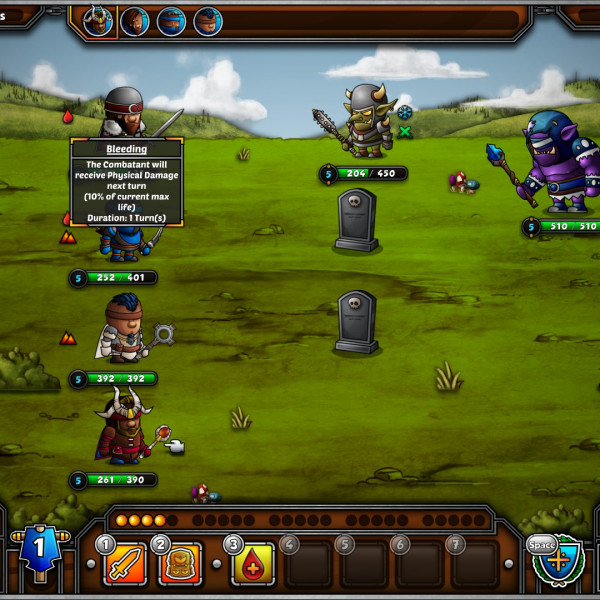Screen dimensions: 600x600
Task: Select the mace-wielding hero with blue mohawk
Action: click(x=125, y=330)
